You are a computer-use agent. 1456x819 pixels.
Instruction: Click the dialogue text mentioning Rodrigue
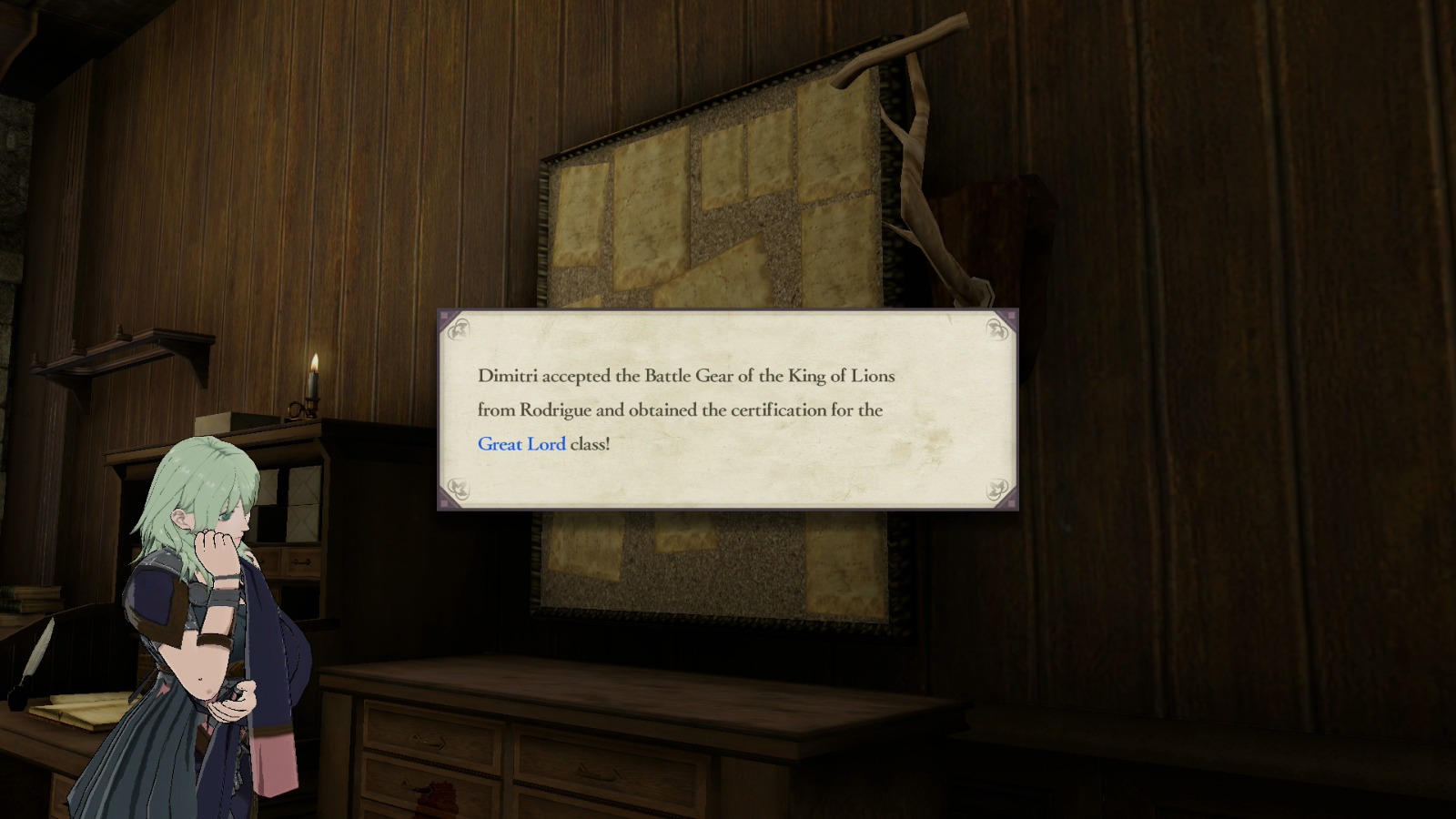pyautogui.click(x=546, y=410)
